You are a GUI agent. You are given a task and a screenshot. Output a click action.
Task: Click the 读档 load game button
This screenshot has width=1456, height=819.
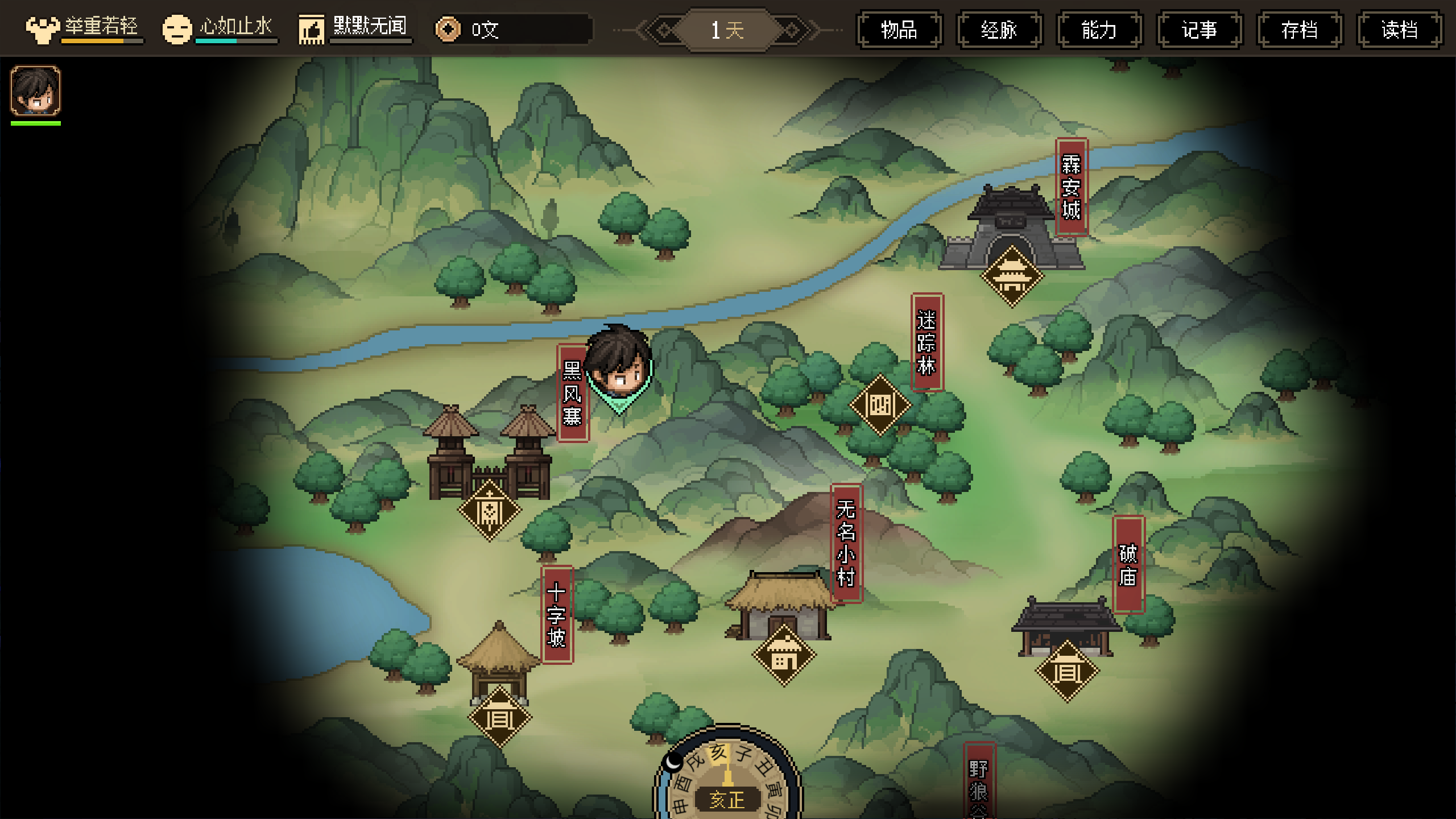(1400, 30)
